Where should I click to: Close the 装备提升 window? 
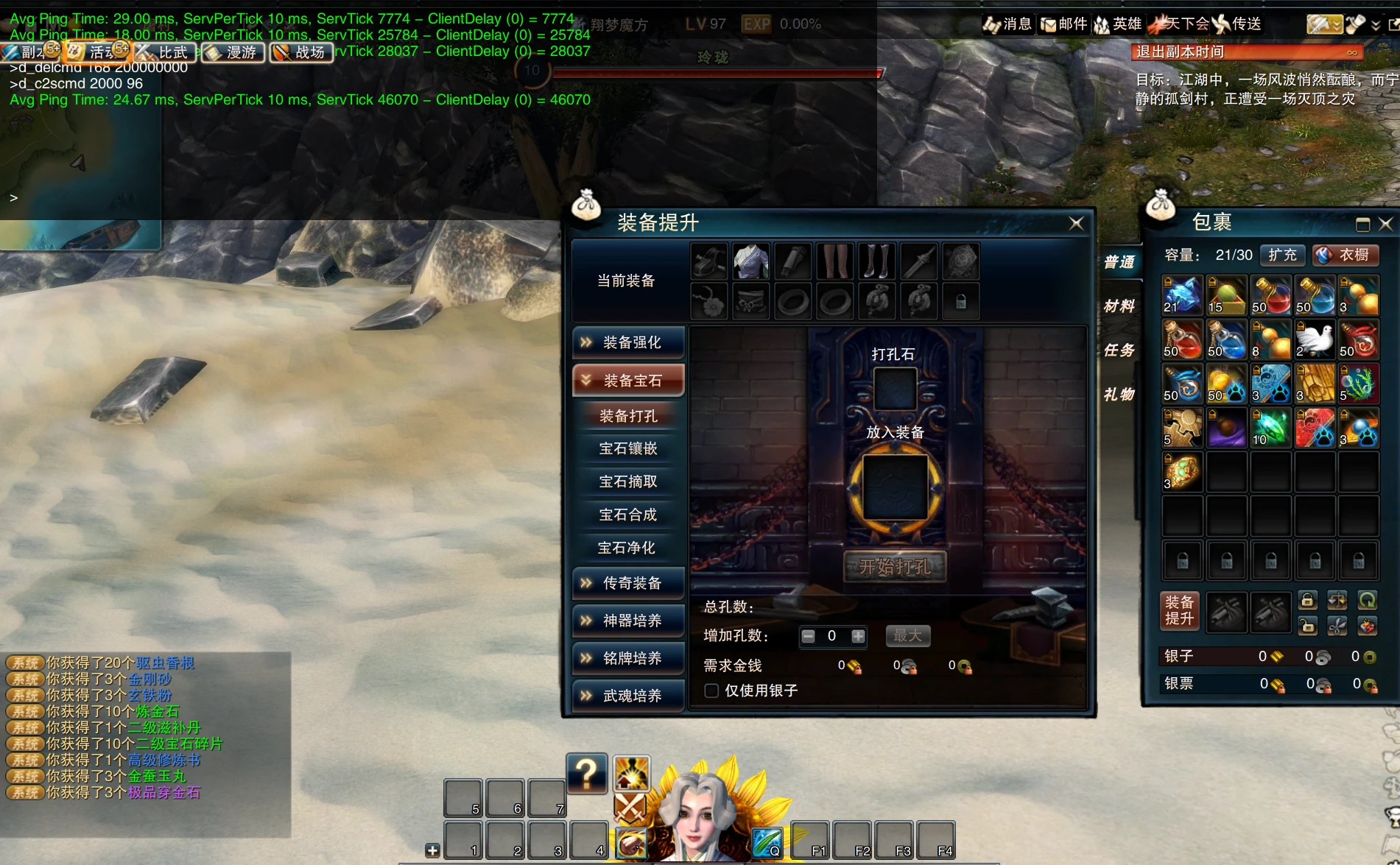click(x=1076, y=223)
